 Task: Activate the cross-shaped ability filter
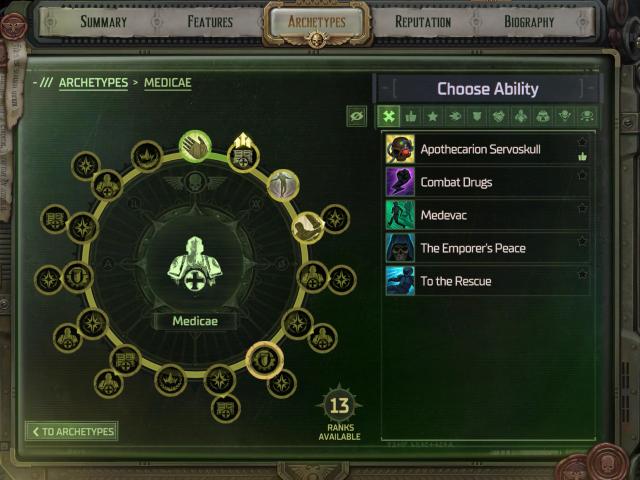pos(389,116)
